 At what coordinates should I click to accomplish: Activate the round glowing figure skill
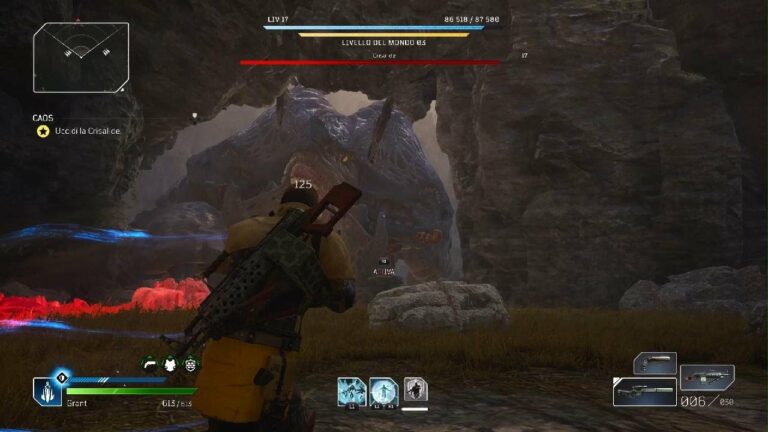pos(383,390)
